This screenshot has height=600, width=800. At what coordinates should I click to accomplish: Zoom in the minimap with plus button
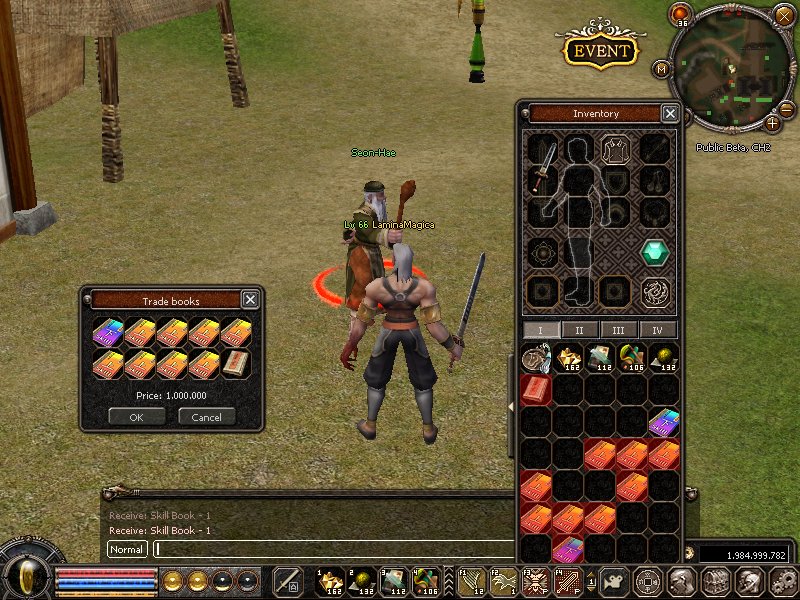(x=772, y=123)
